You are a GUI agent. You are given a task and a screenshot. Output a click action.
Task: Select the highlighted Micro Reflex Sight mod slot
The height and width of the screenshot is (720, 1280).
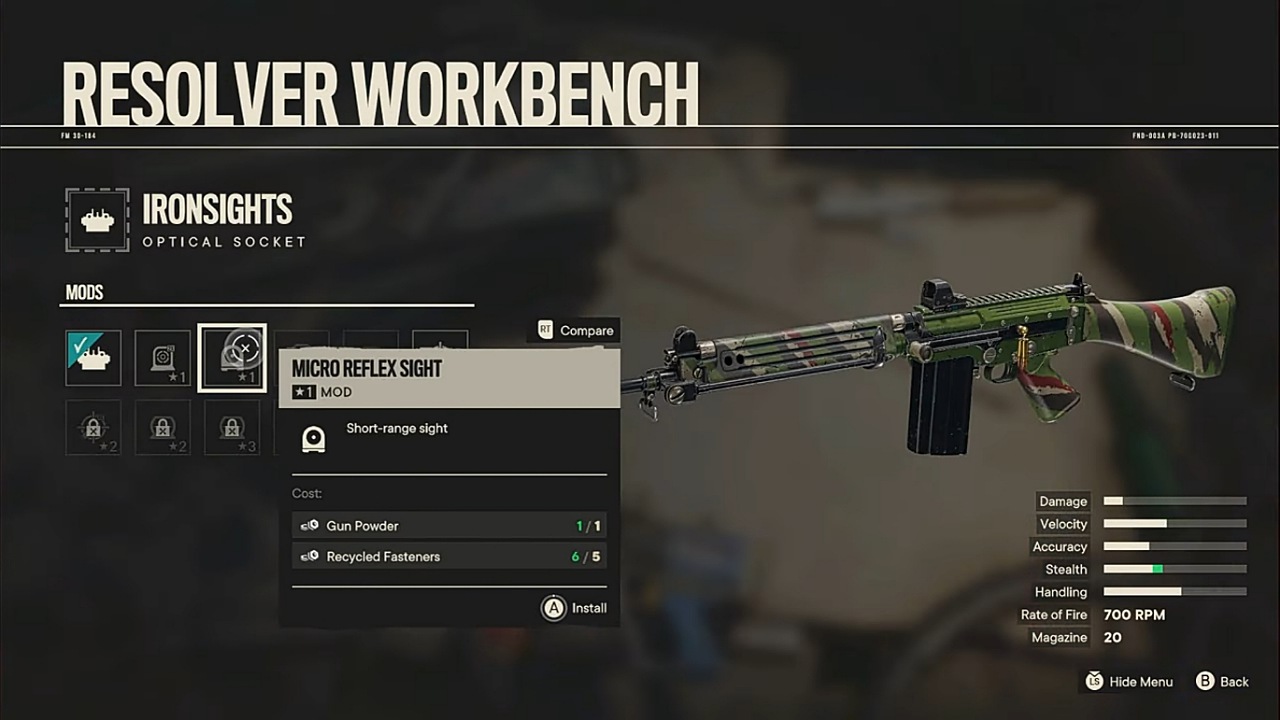coord(232,358)
